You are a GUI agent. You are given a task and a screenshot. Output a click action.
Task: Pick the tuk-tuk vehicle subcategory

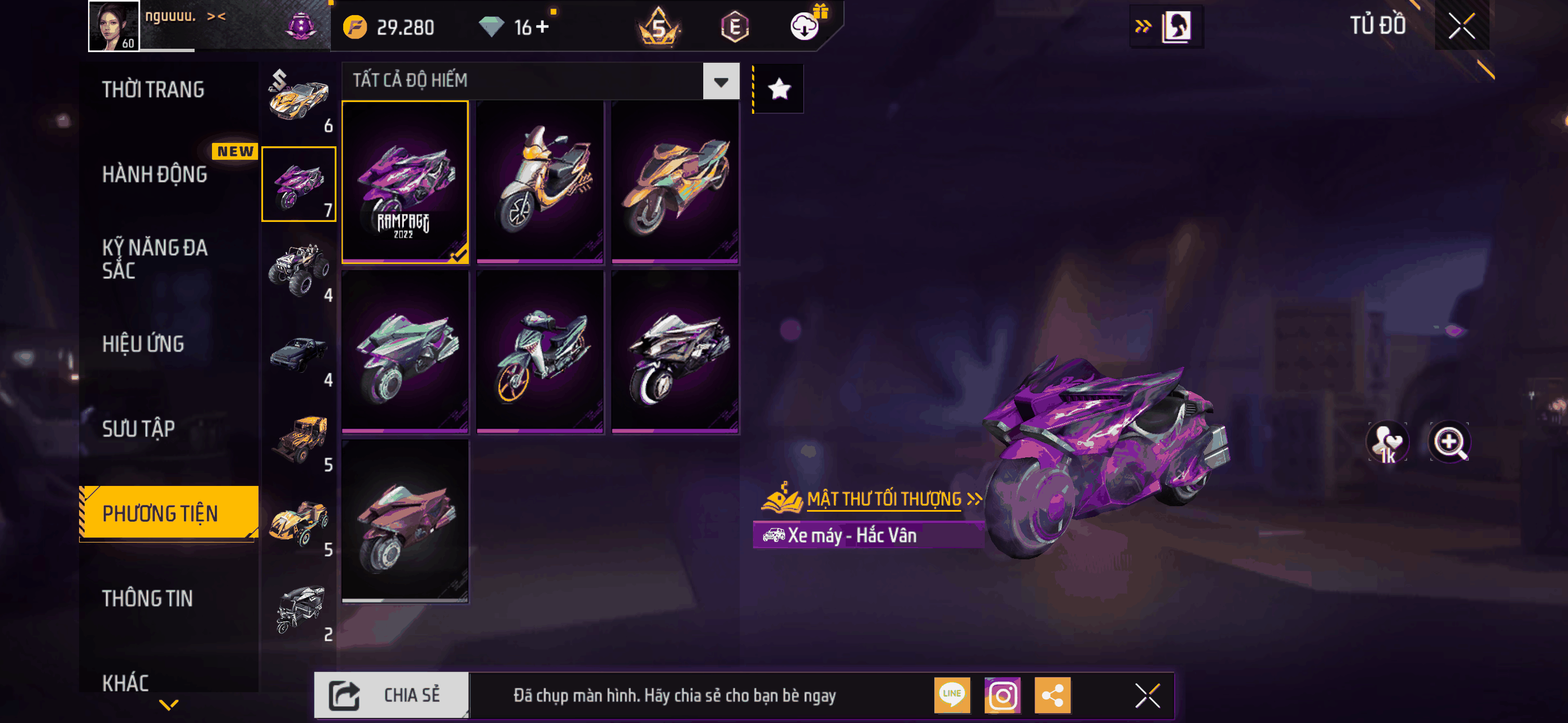299,609
